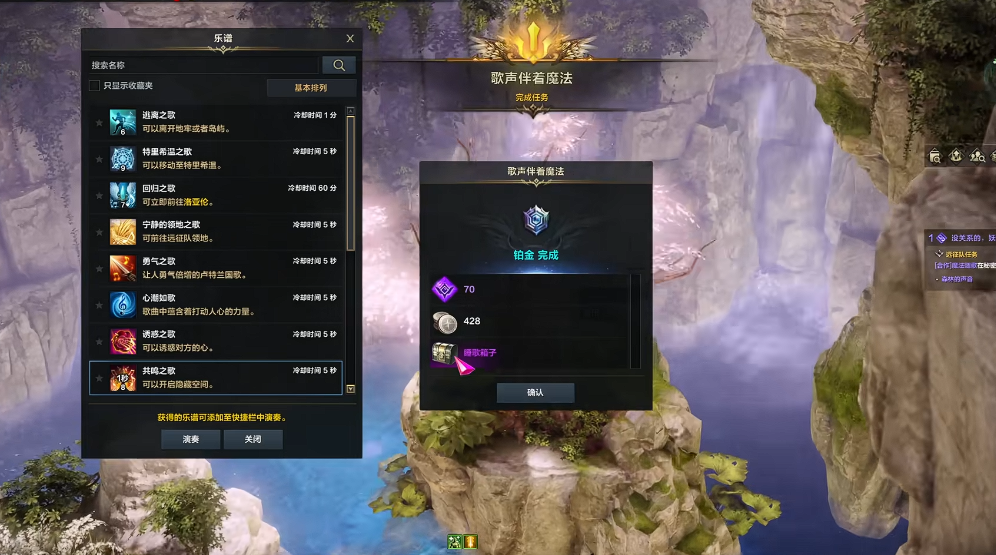Click the song name search field

205,65
